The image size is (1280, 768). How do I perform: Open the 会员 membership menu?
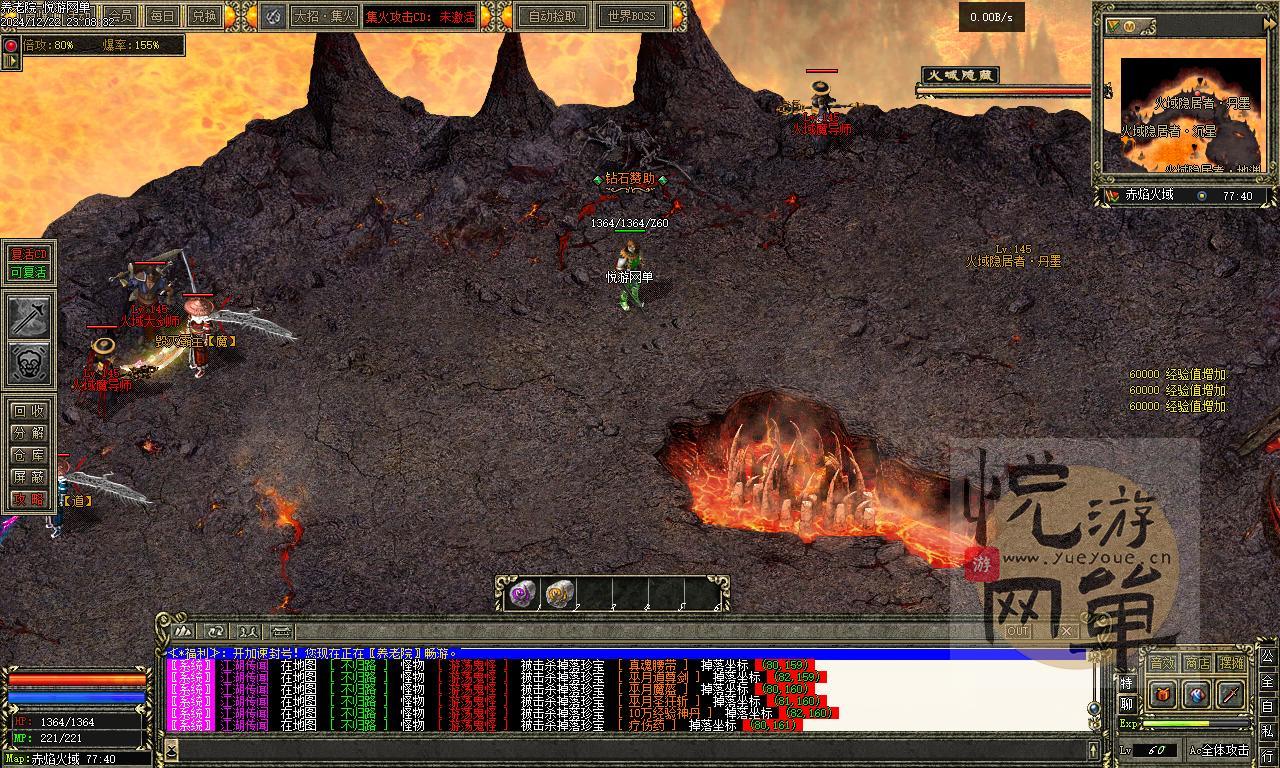(x=122, y=16)
